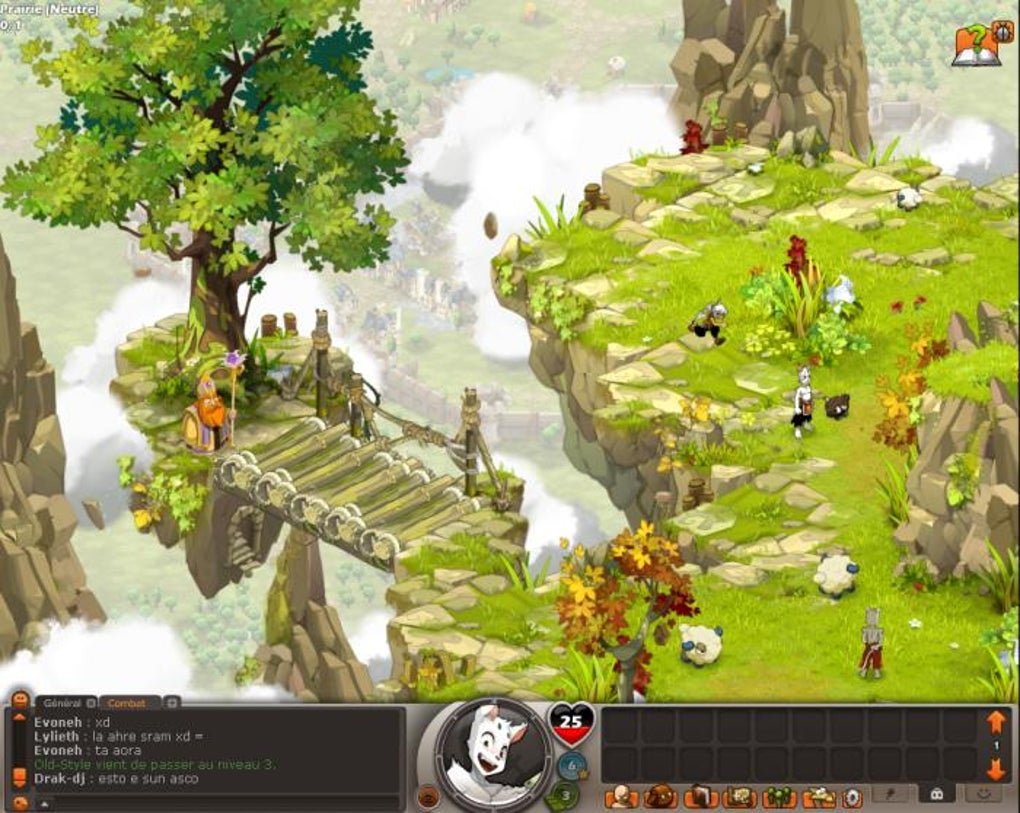Add a new chat tab with plus button
1020x813 pixels.
pyautogui.click(x=172, y=702)
